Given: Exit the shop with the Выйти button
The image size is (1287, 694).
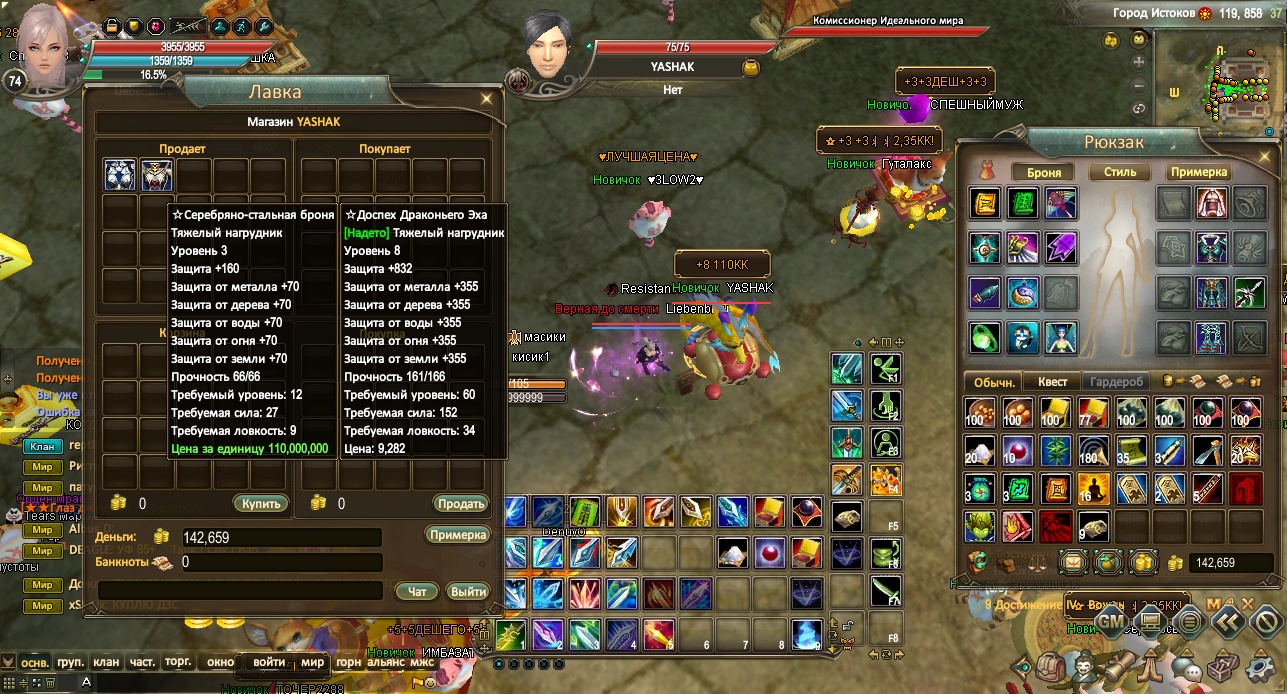Looking at the screenshot, I should point(467,592).
